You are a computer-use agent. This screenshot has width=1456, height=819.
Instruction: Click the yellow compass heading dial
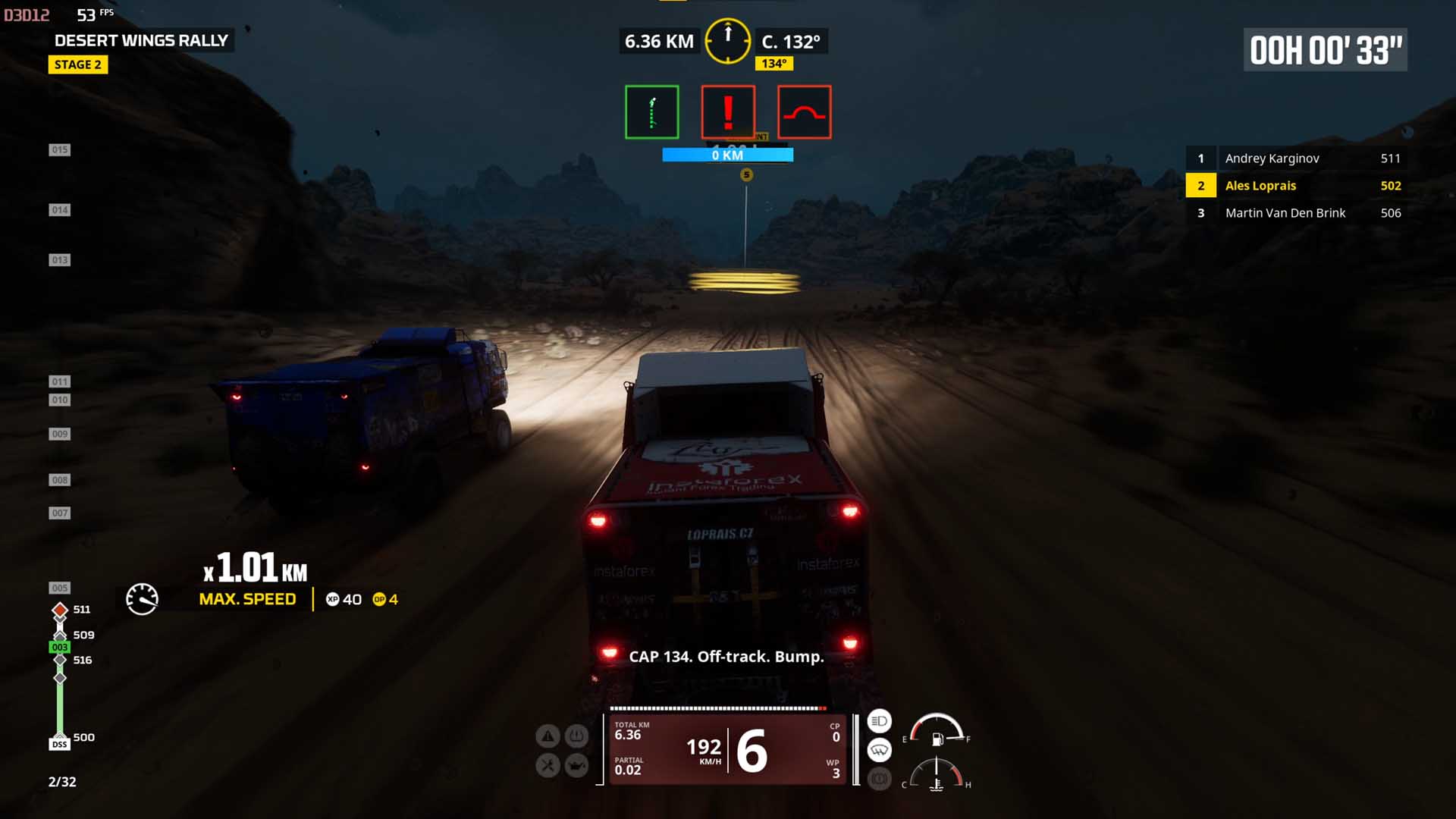728,41
